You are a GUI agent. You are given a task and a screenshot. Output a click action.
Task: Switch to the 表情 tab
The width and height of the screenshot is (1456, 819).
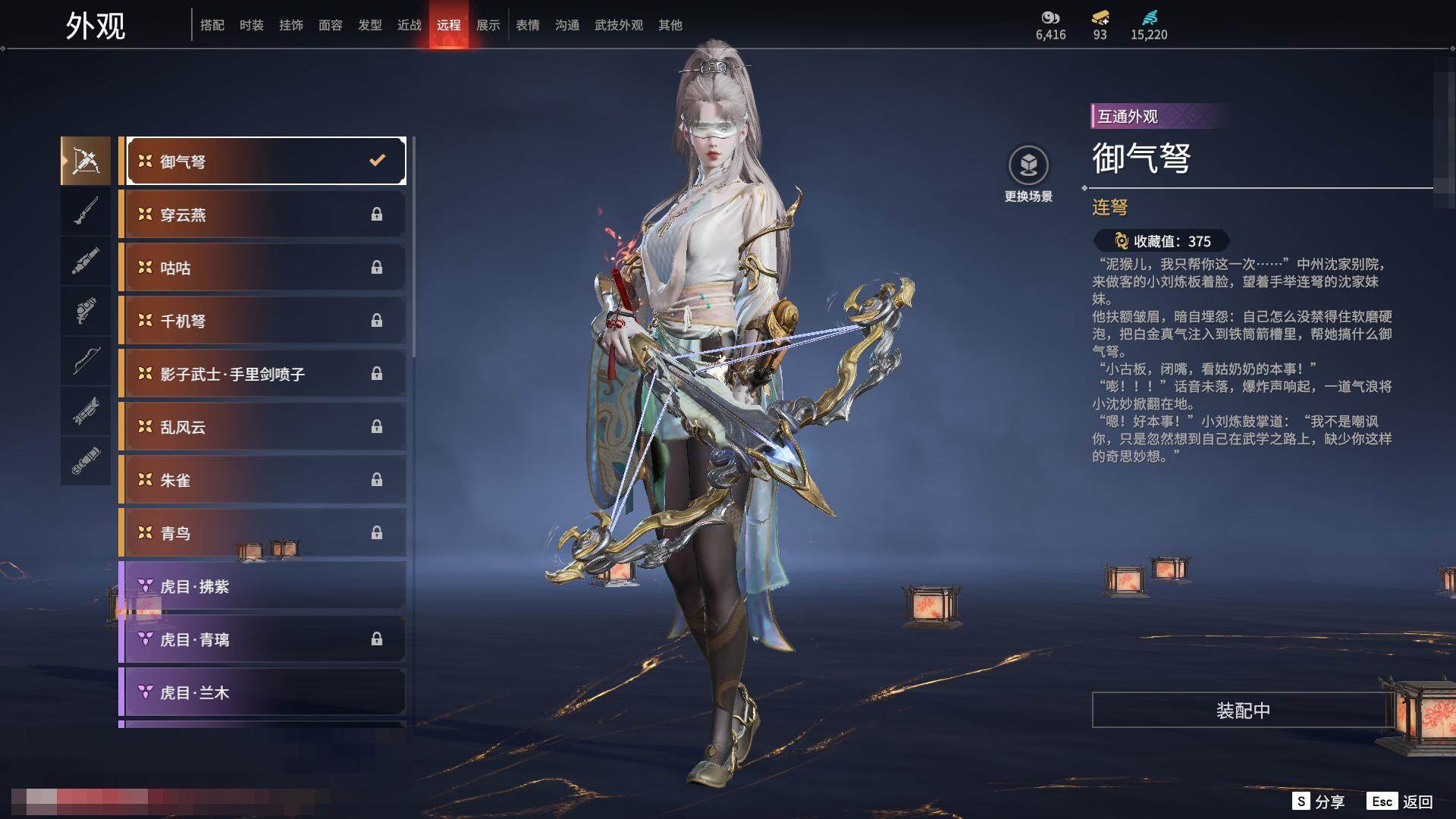pos(527,25)
